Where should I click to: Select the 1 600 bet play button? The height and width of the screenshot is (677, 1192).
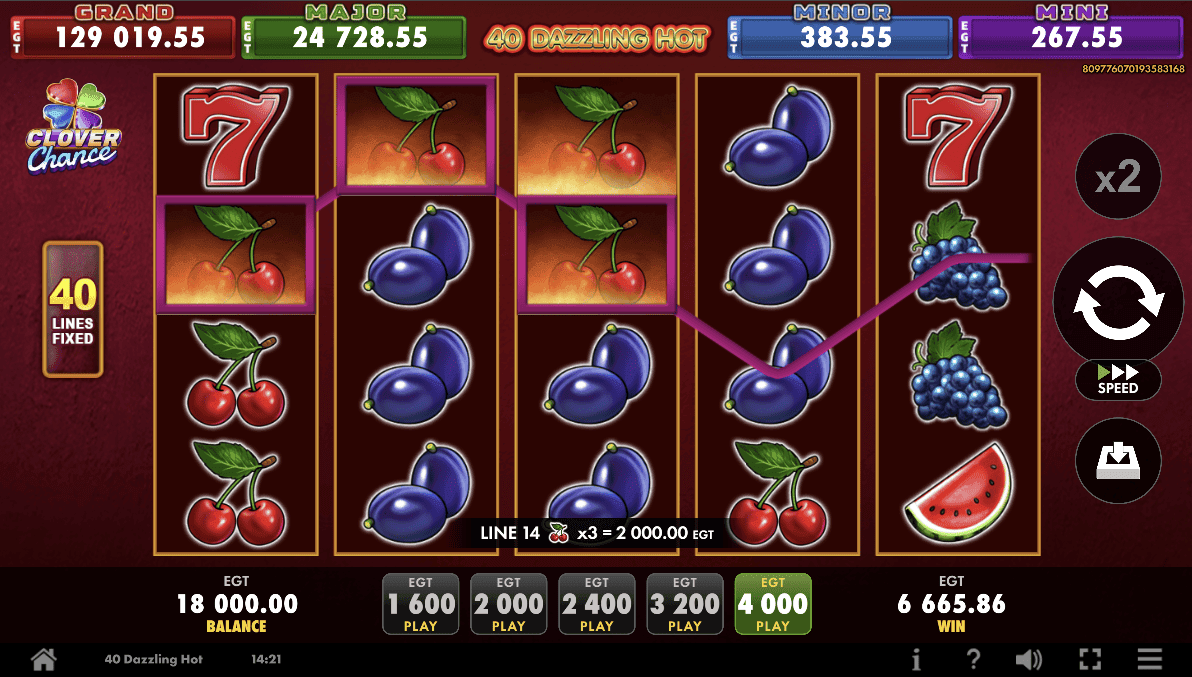pyautogui.click(x=421, y=604)
